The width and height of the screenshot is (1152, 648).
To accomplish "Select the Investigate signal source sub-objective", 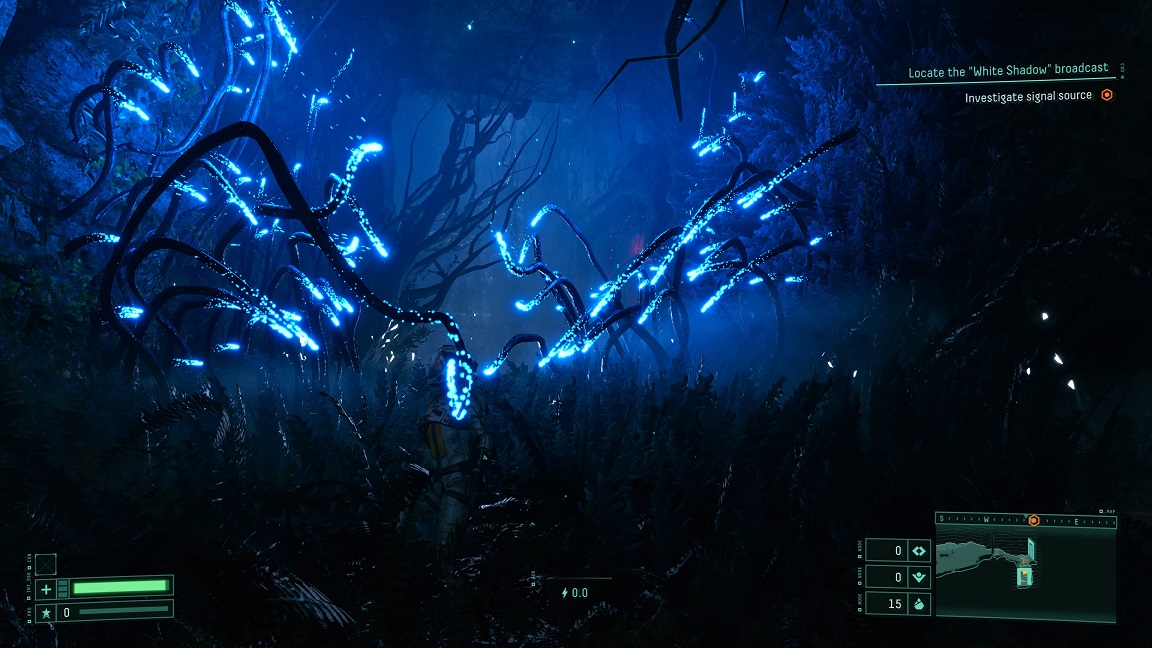I will click(x=1028, y=97).
